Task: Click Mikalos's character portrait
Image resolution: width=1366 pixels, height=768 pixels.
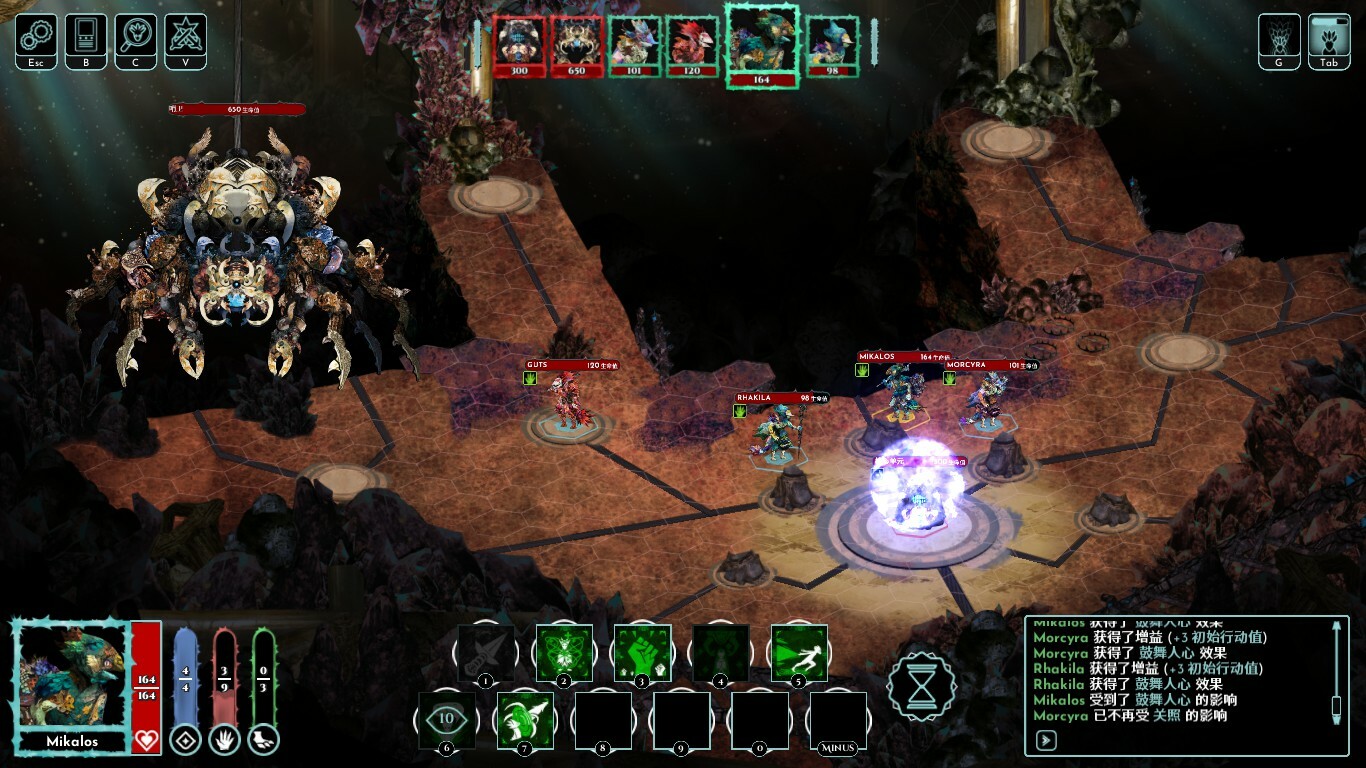Action: coord(72,678)
